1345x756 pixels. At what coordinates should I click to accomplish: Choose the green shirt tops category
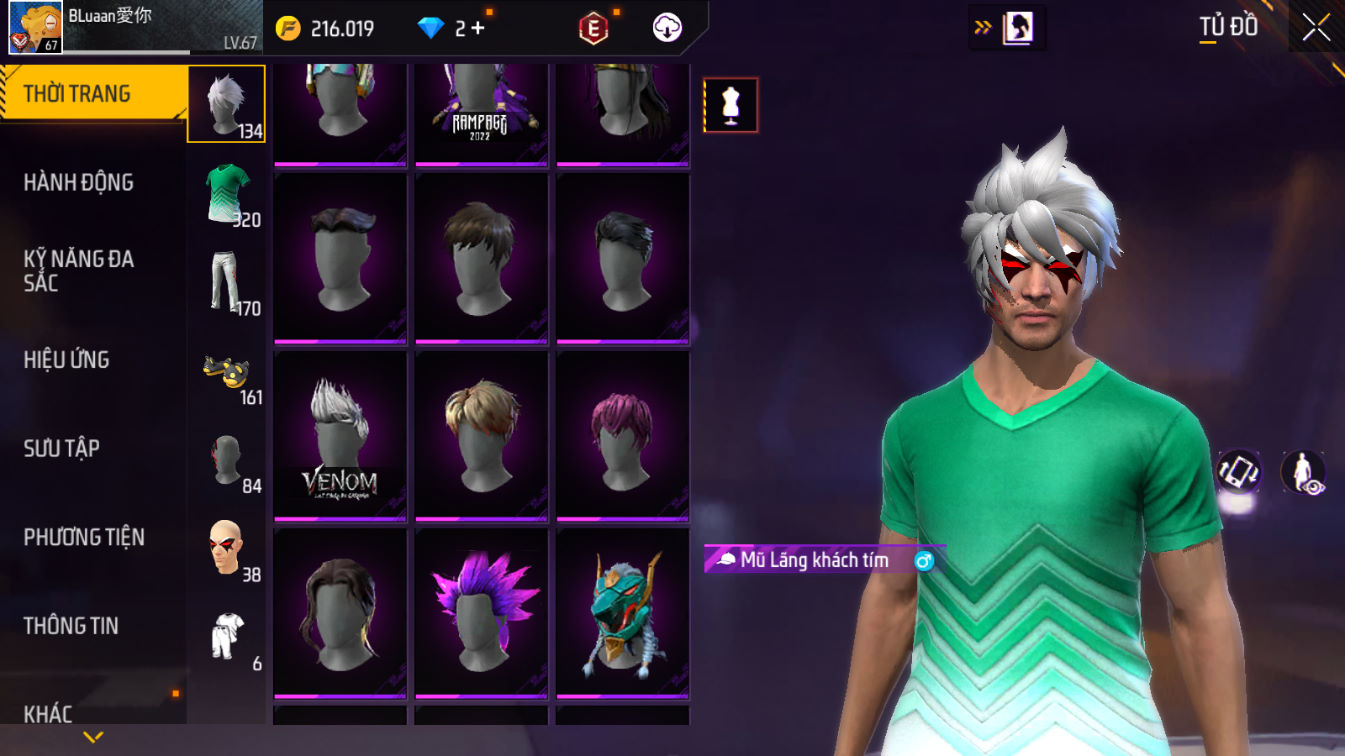click(x=227, y=193)
